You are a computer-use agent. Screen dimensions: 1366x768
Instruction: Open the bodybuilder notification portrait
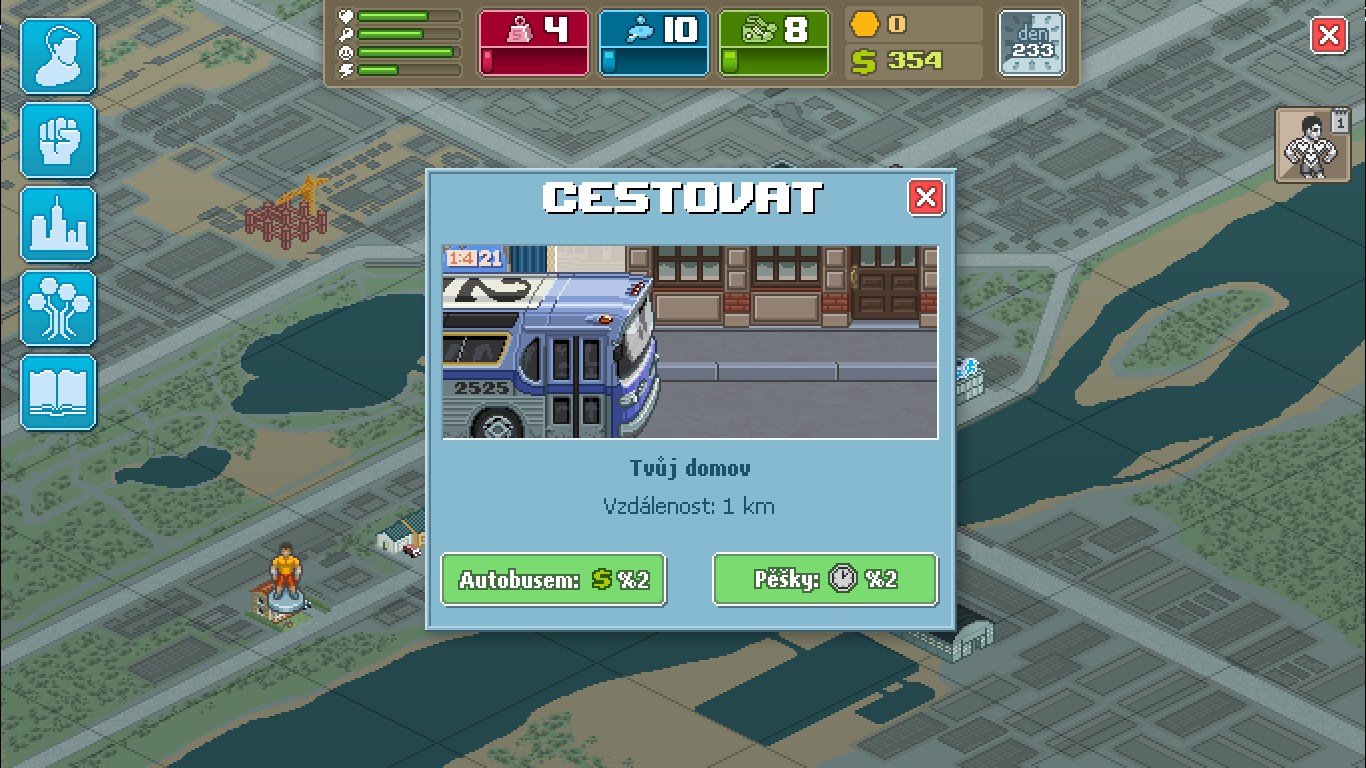(x=1311, y=144)
